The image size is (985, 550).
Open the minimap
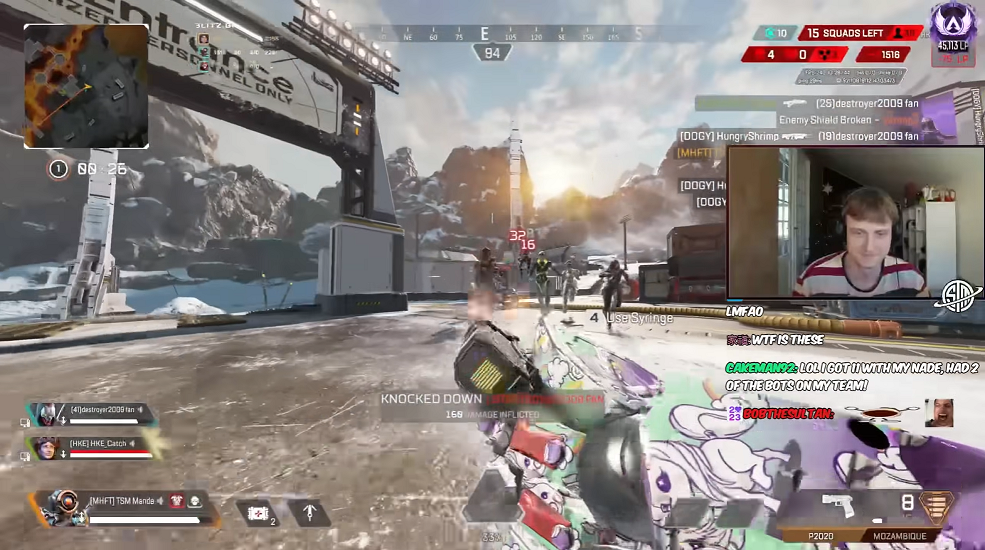[x=86, y=86]
